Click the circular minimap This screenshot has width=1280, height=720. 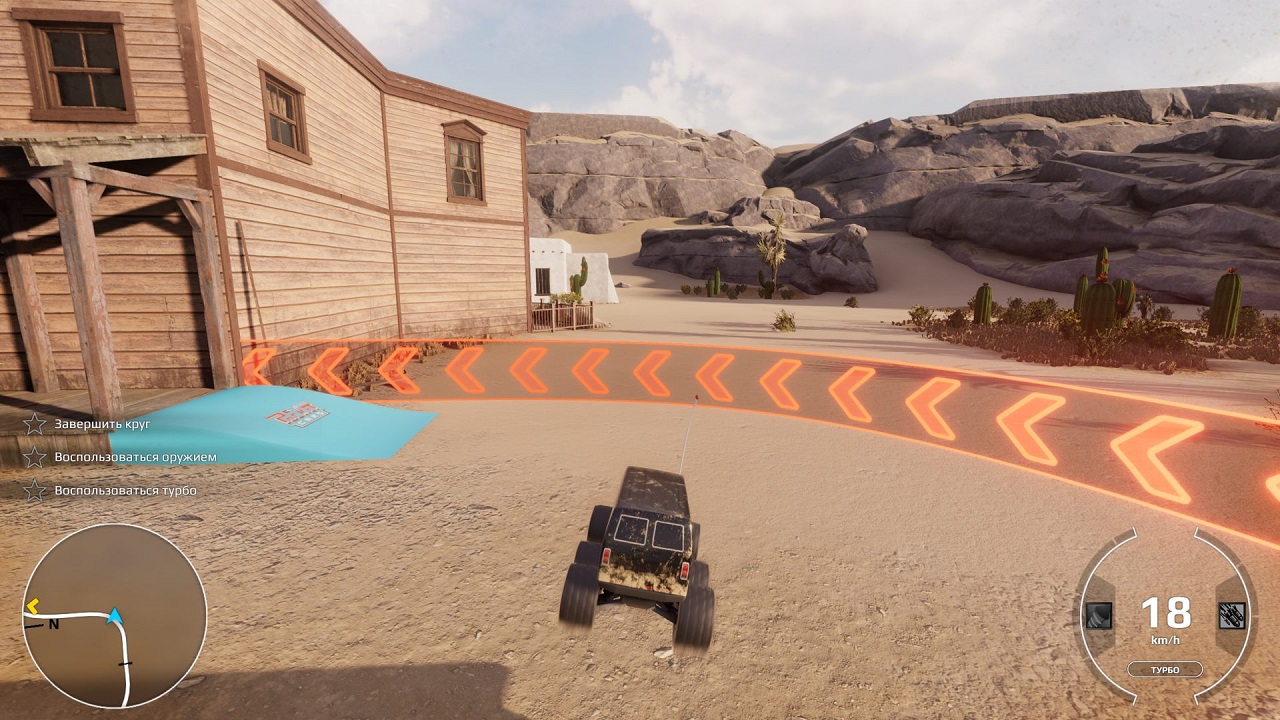point(114,616)
